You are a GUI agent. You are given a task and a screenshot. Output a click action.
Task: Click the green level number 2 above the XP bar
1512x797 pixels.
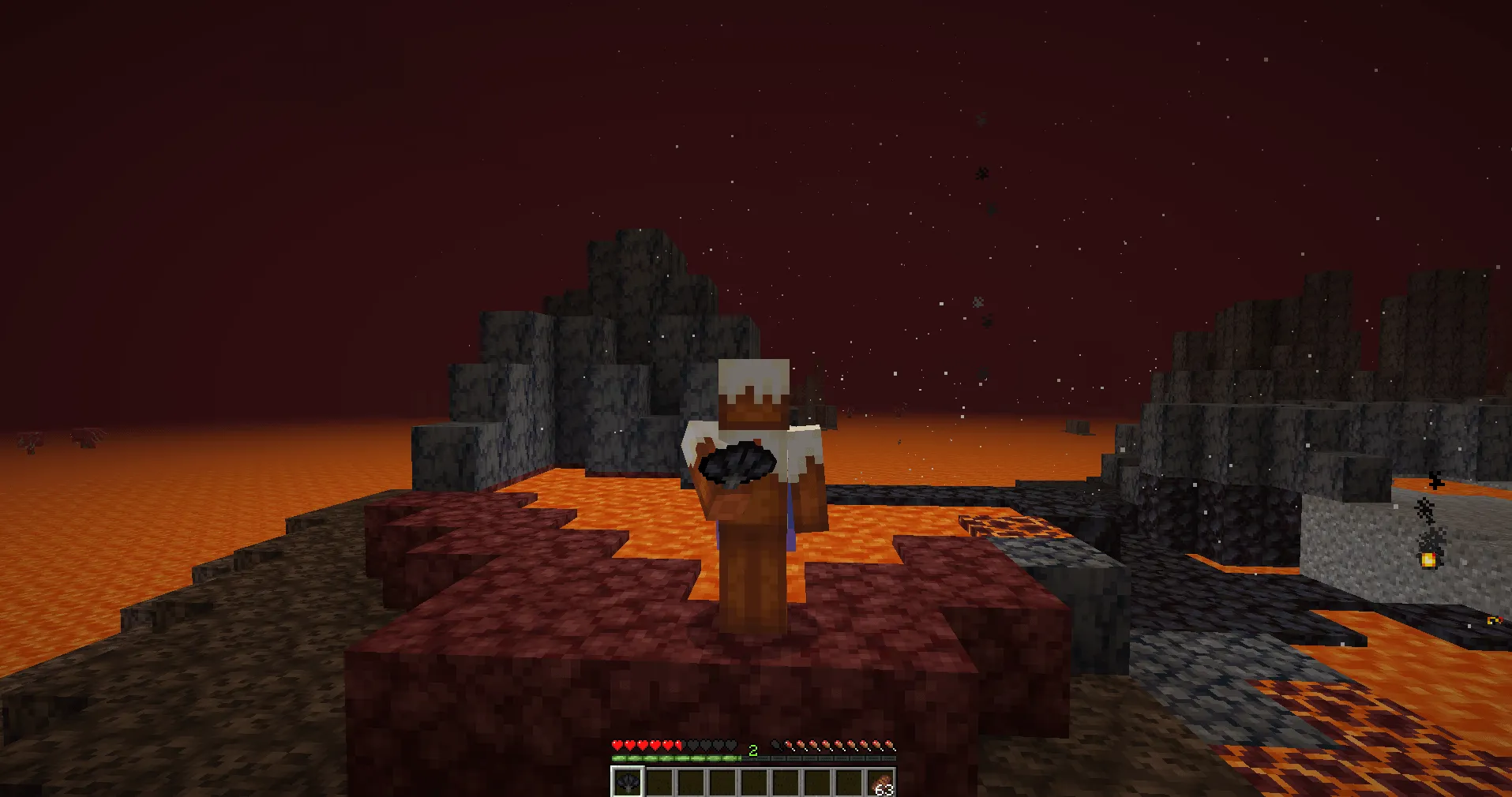tap(754, 752)
